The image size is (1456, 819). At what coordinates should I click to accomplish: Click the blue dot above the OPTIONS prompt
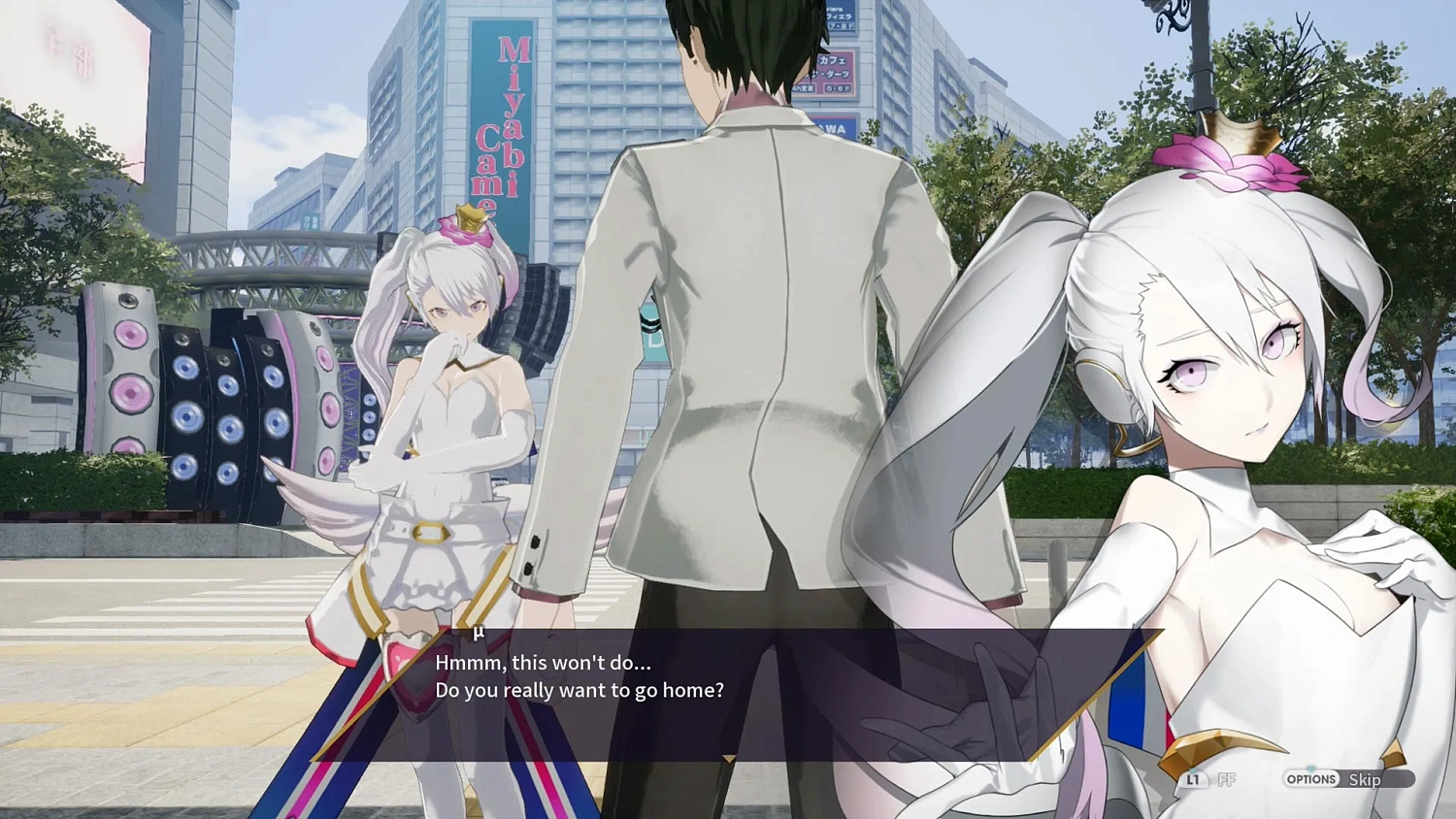click(x=1310, y=768)
